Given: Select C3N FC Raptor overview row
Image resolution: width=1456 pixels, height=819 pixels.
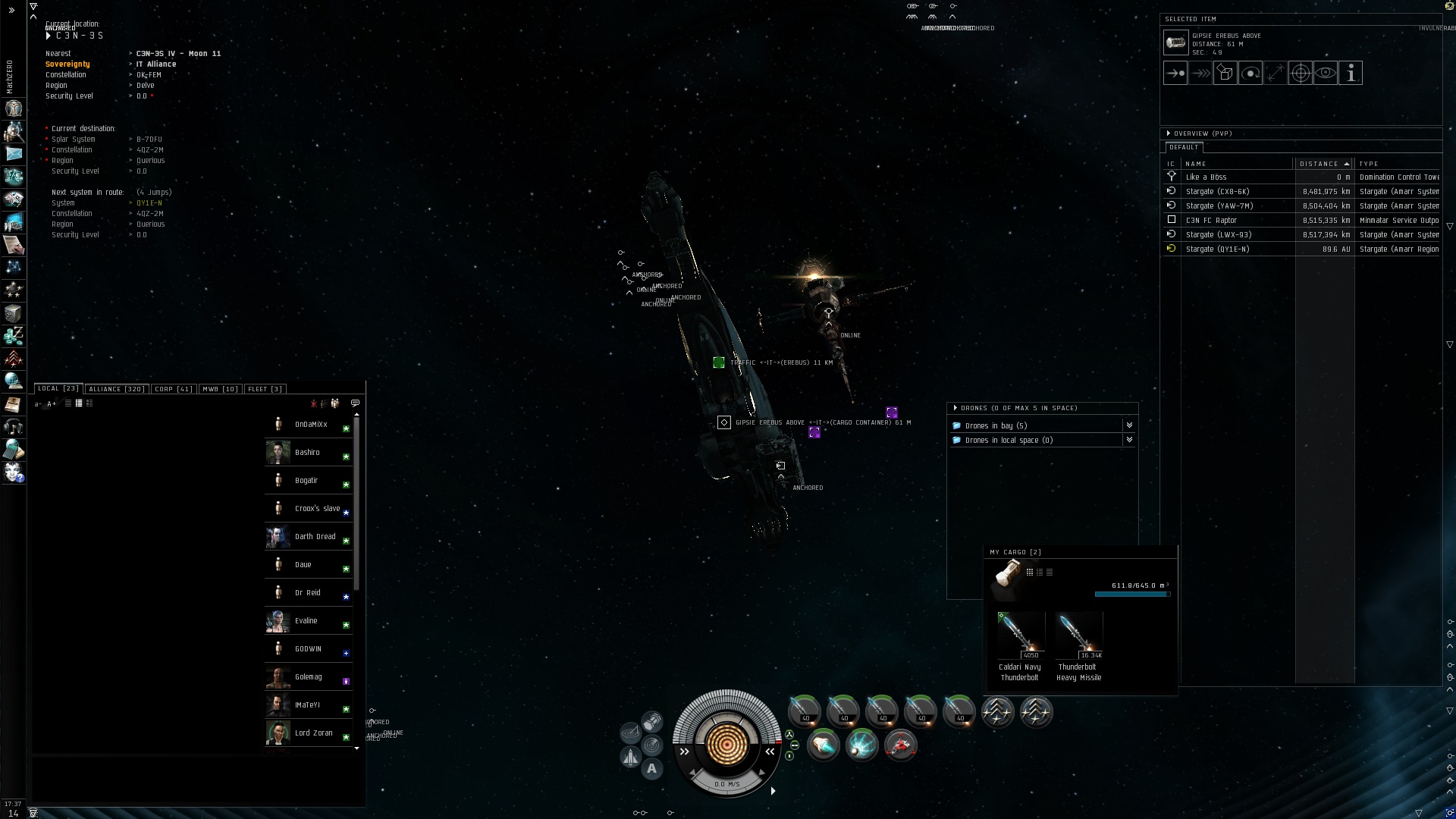Looking at the screenshot, I should pyautogui.click(x=1211, y=221).
